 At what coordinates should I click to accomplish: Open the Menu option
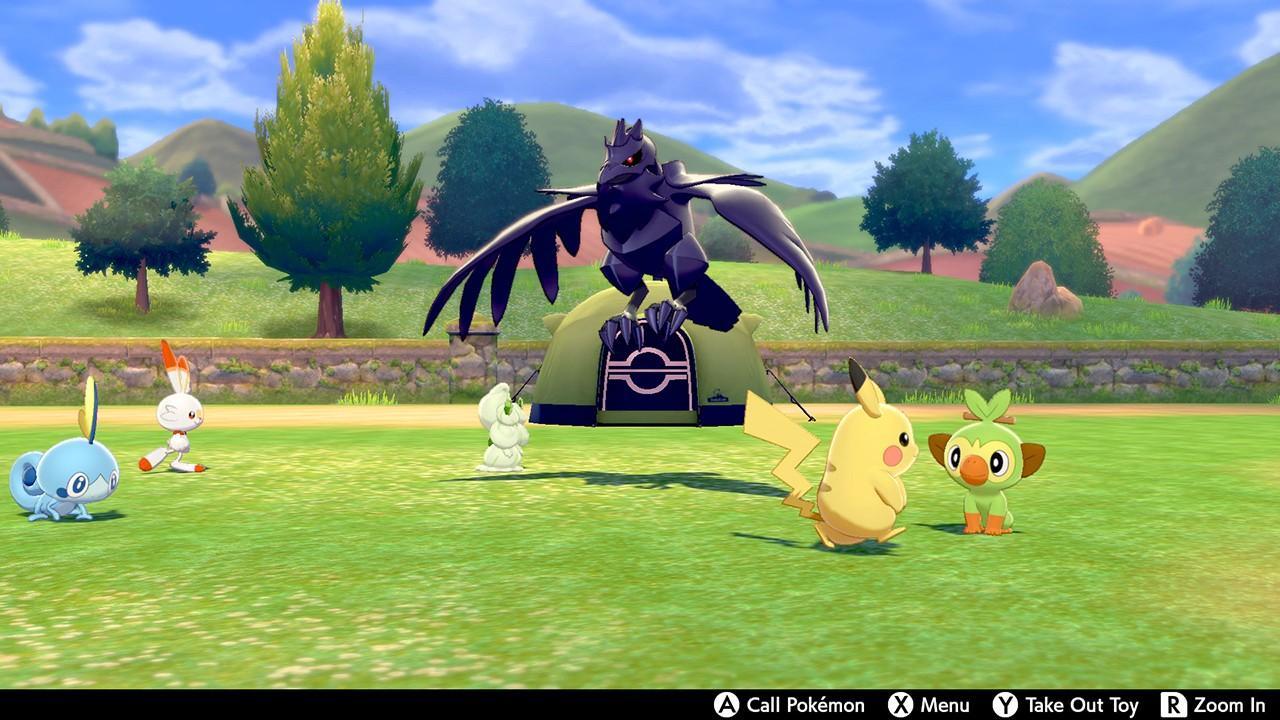tap(943, 706)
